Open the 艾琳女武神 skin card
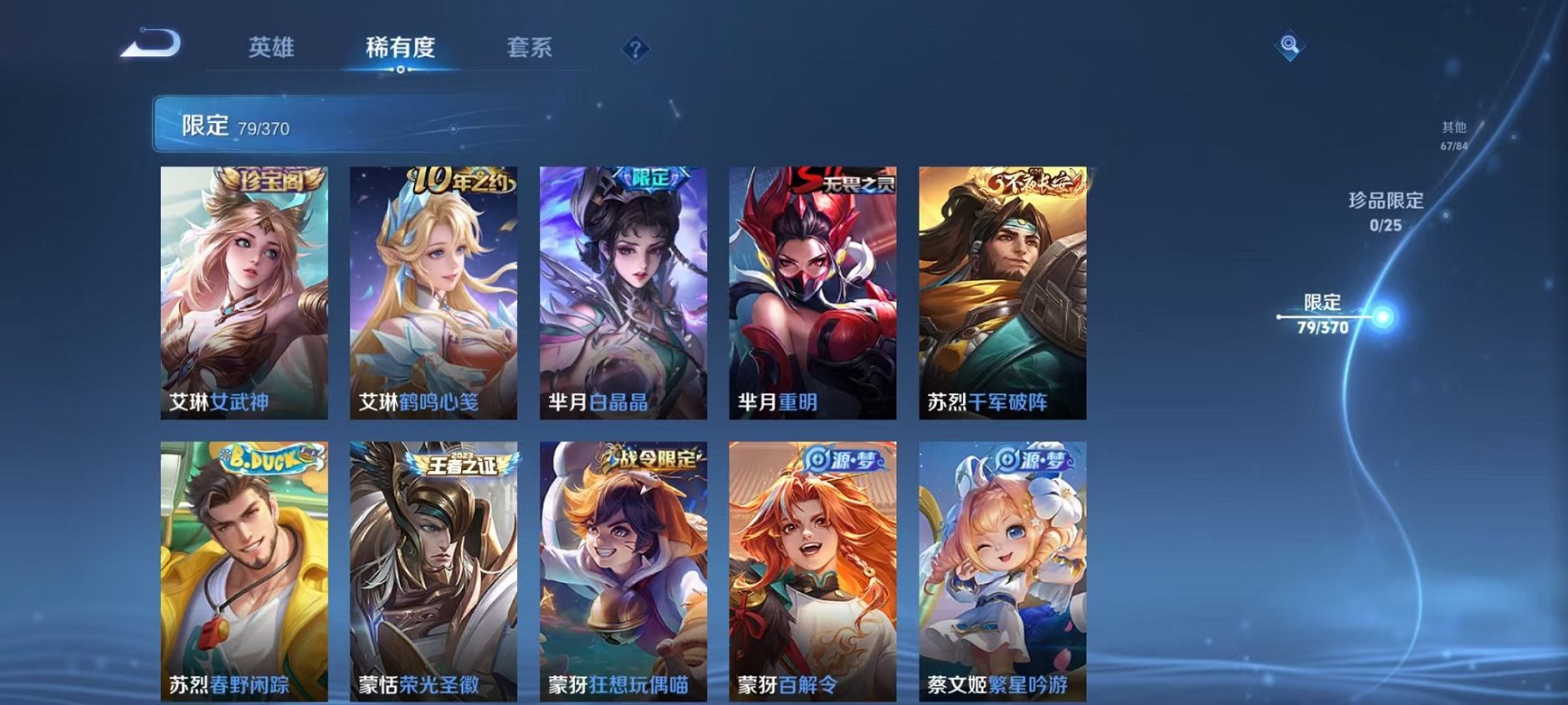 [x=246, y=289]
